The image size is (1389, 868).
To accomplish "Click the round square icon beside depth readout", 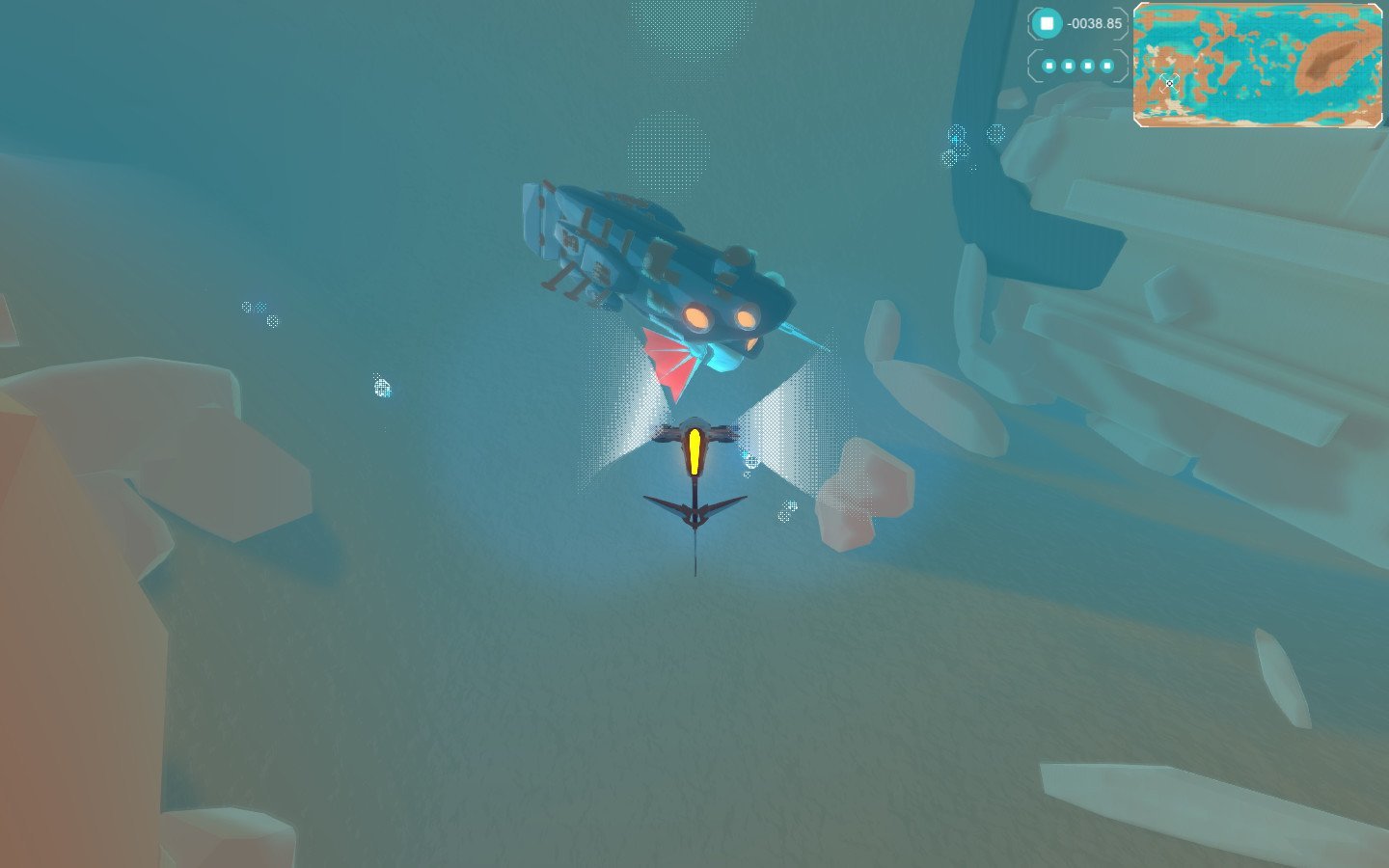I will 1047,23.
